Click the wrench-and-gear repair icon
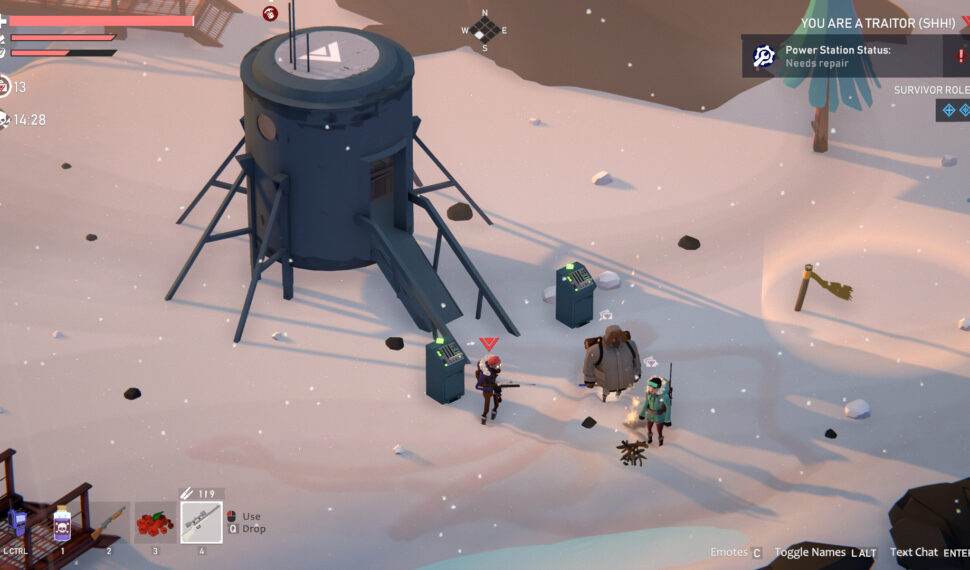970x570 pixels. pyautogui.click(x=765, y=56)
